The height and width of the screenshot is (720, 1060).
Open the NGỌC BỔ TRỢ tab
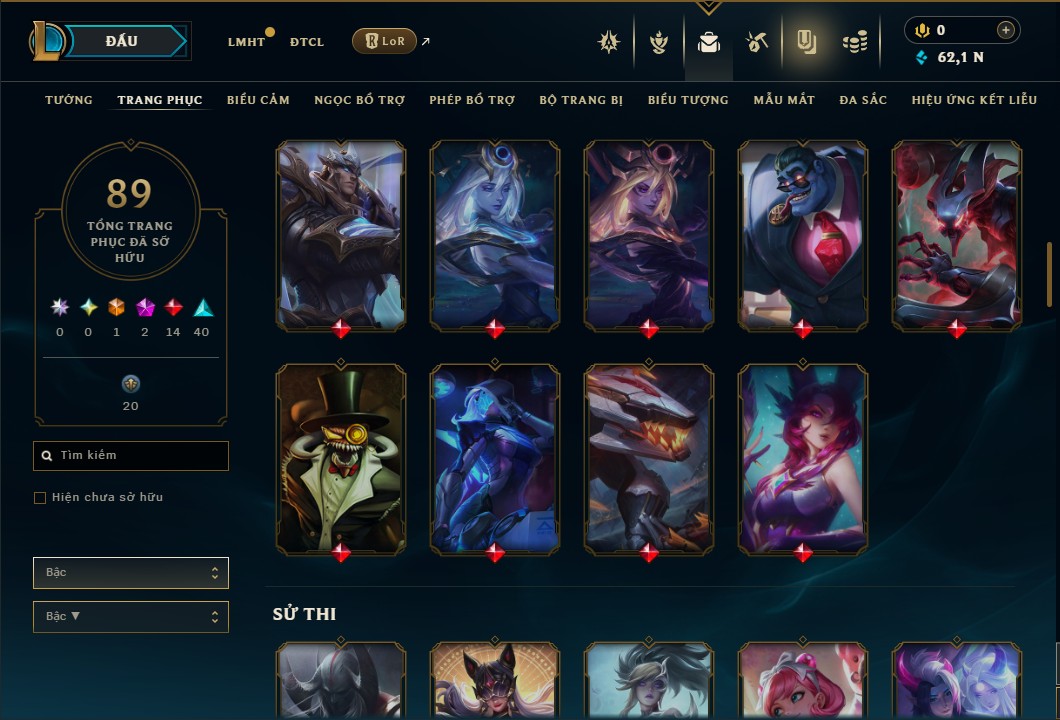point(359,100)
